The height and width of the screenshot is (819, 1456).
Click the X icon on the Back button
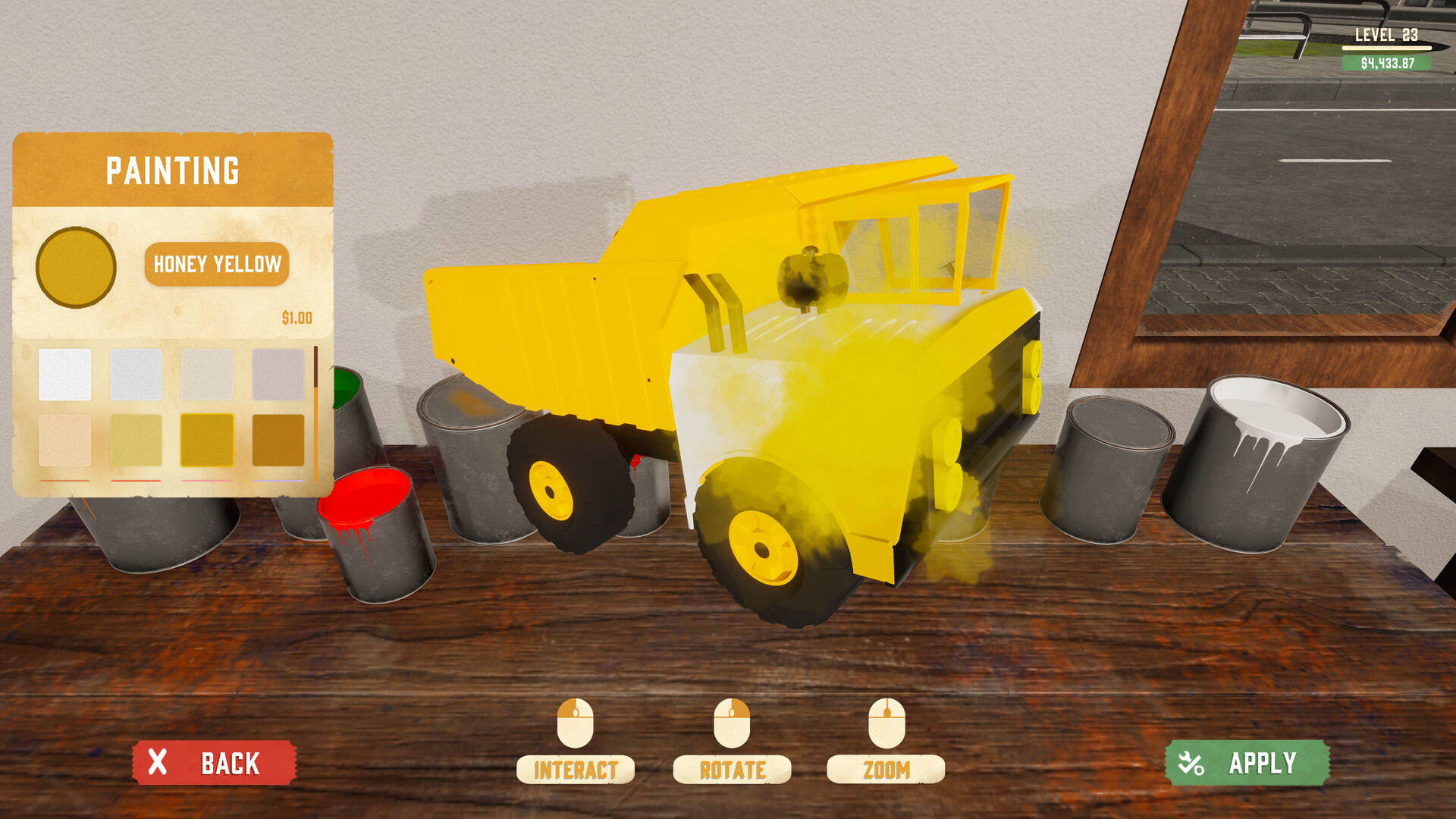pos(157,763)
